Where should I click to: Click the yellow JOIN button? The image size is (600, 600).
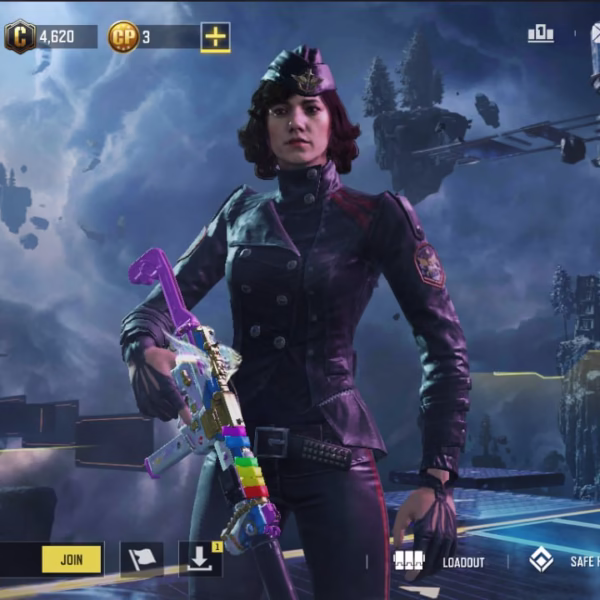pyautogui.click(x=72, y=559)
